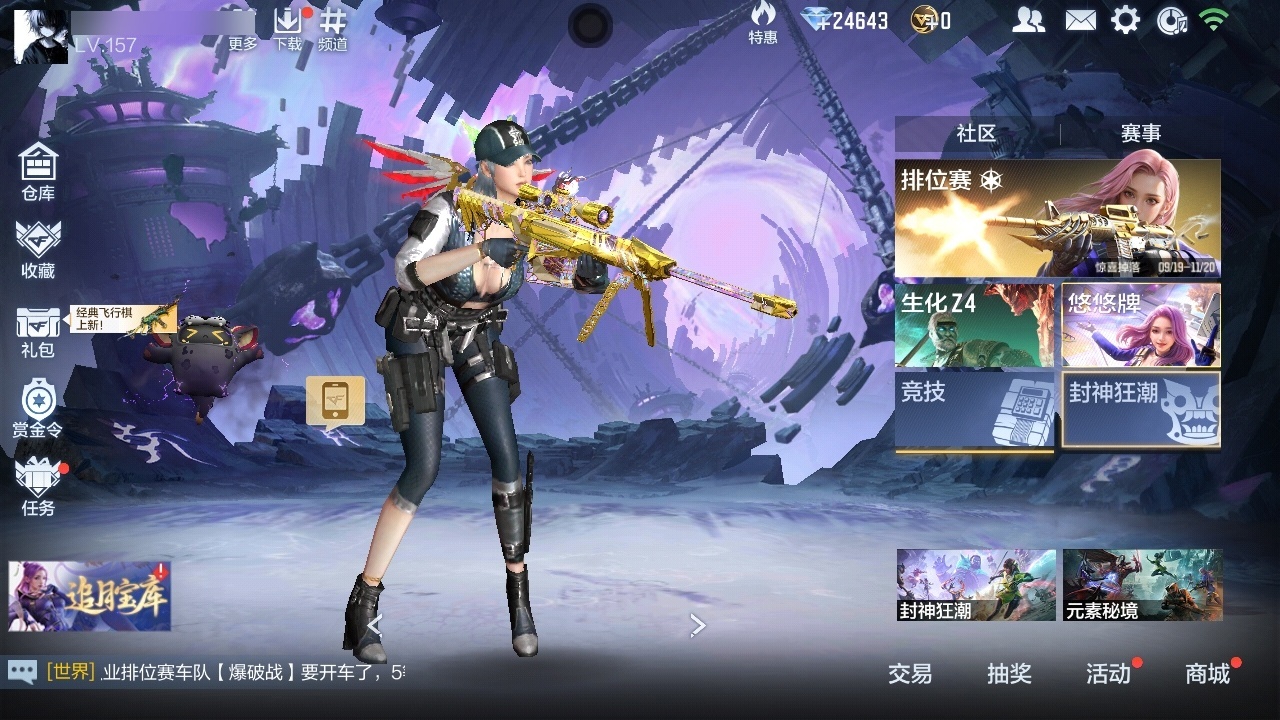The width and height of the screenshot is (1280, 720).
Task: Switch to the 社区 community tab
Action: coord(976,133)
